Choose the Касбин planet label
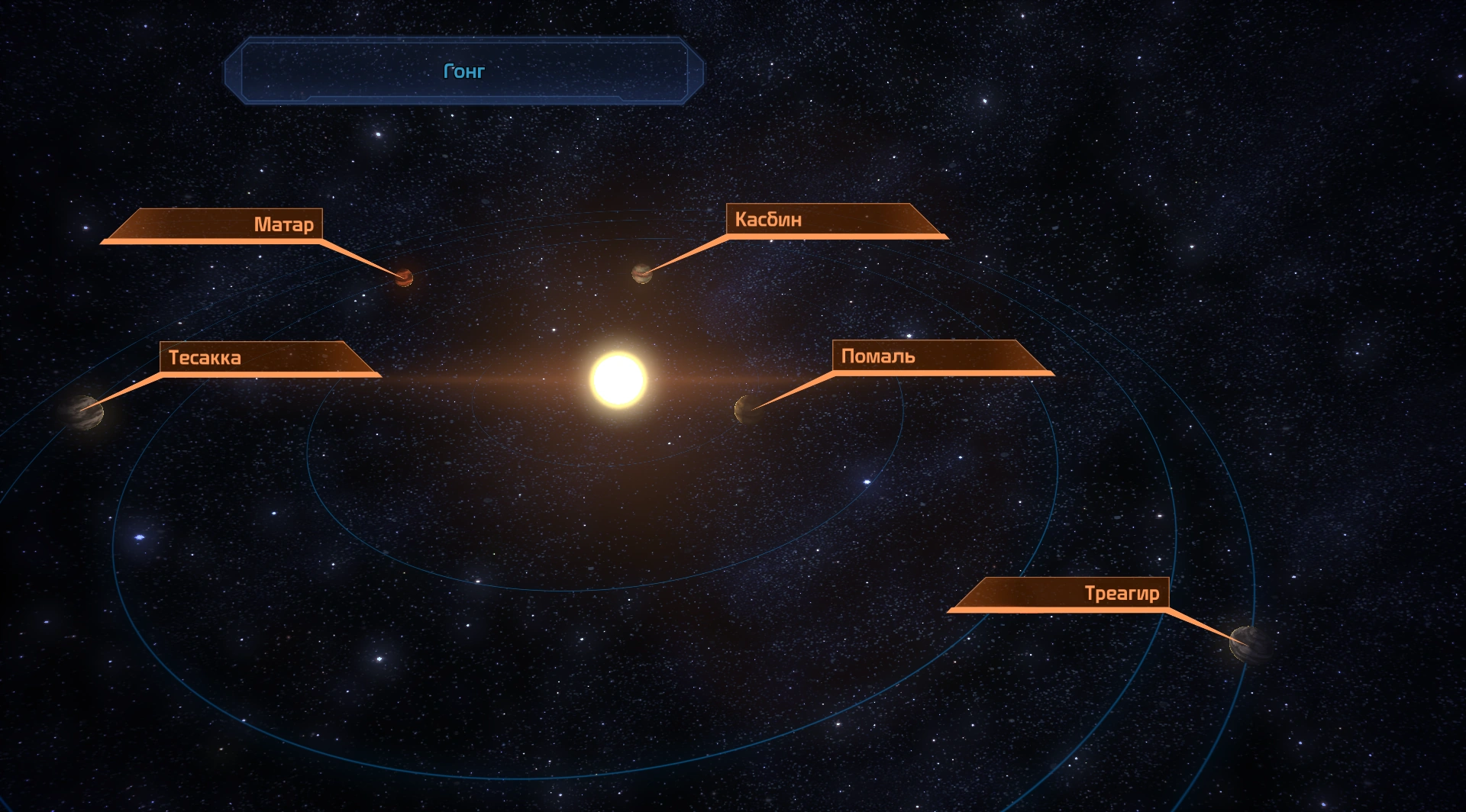Screen dimensions: 1466x812 pos(768,220)
